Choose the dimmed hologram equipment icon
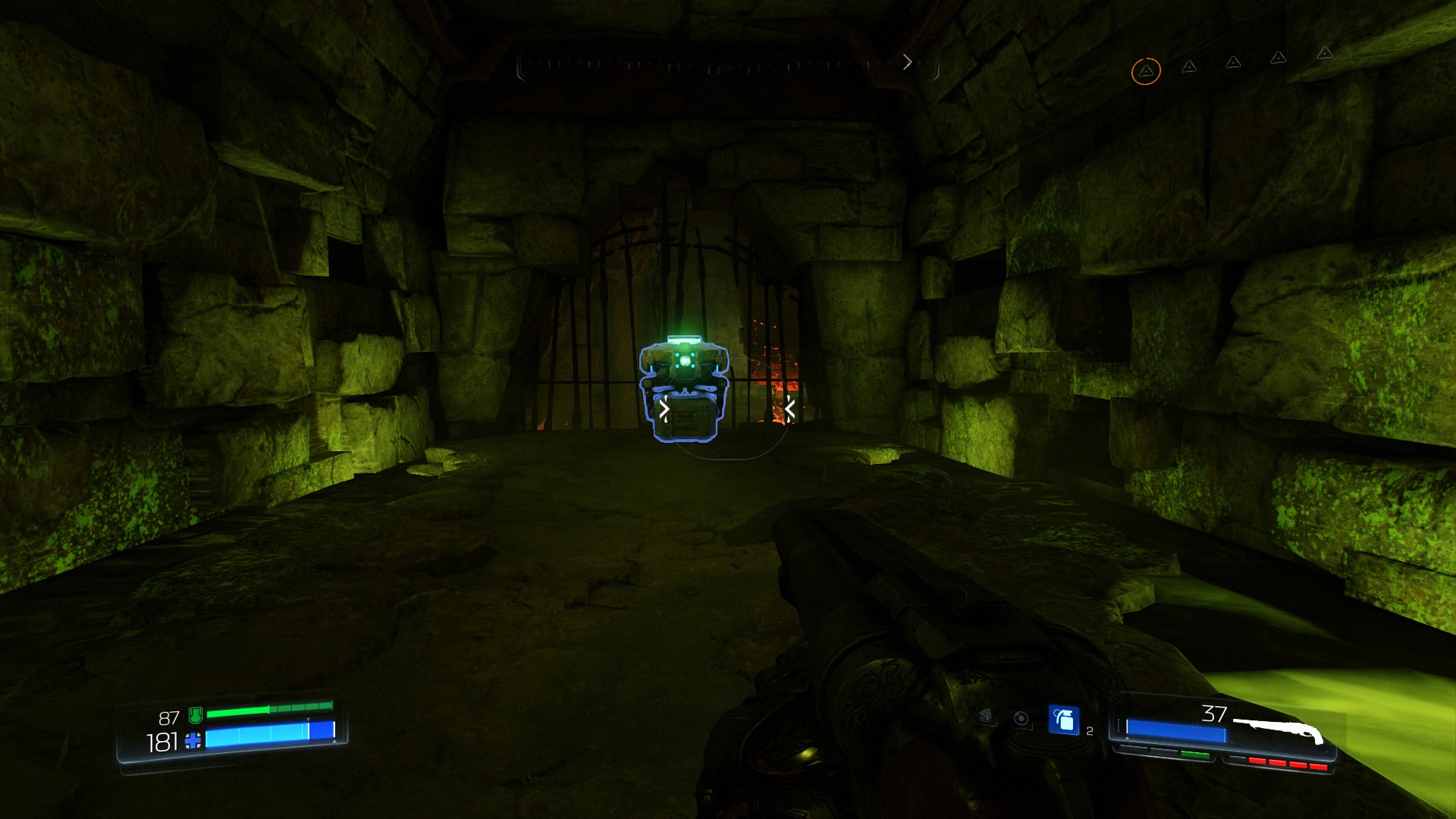The width and height of the screenshot is (1456, 819). point(1021,718)
